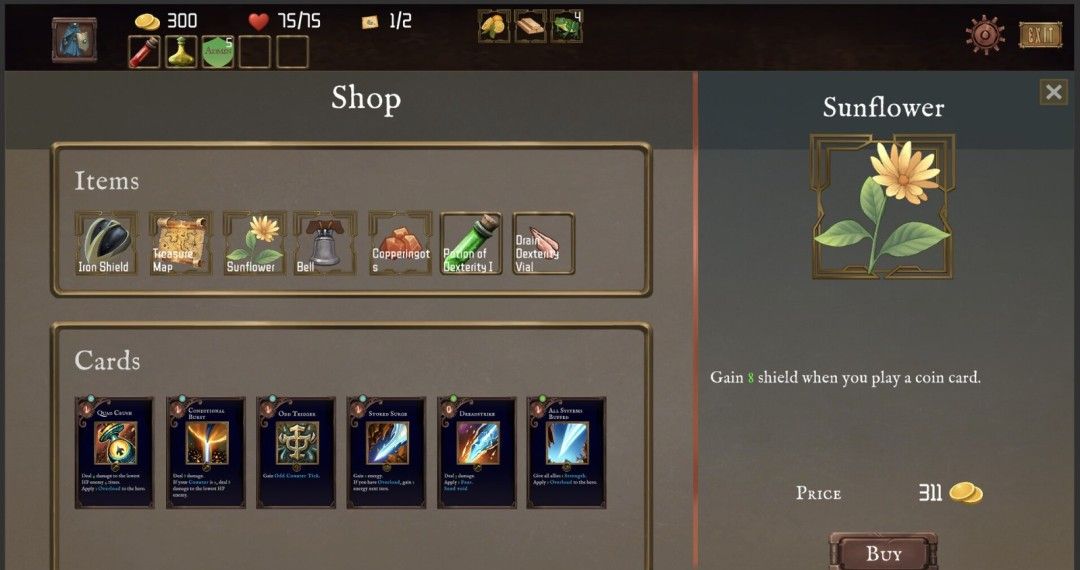The height and width of the screenshot is (570, 1080).
Task: Select the Potion of Dexterity I
Action: (x=470, y=243)
